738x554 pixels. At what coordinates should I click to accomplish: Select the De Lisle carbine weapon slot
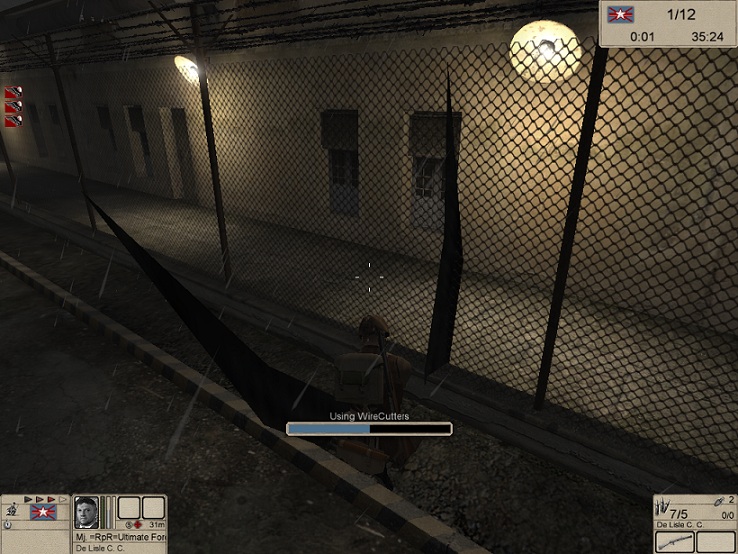click(x=675, y=541)
